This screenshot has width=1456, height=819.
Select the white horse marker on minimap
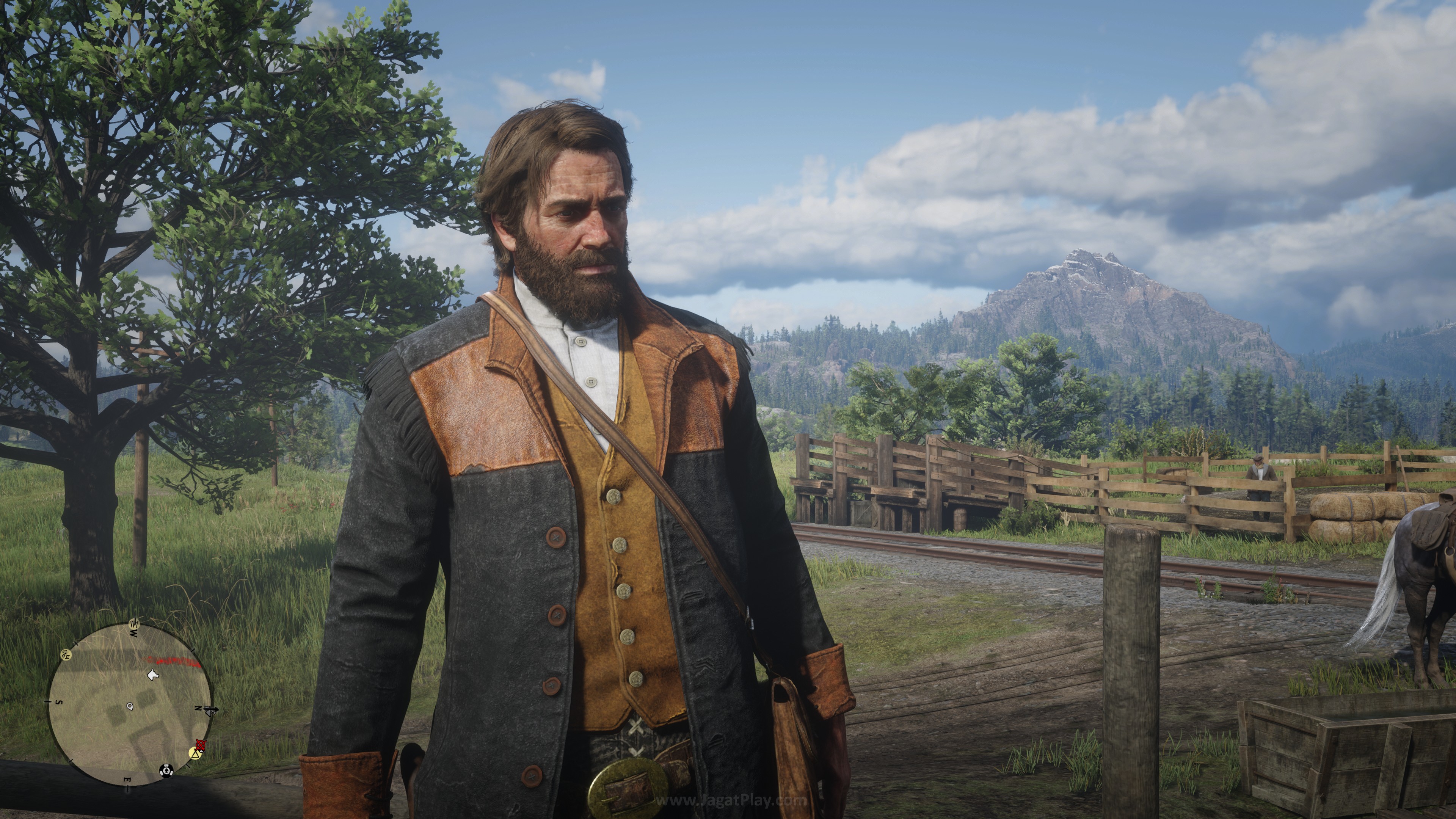point(152,674)
